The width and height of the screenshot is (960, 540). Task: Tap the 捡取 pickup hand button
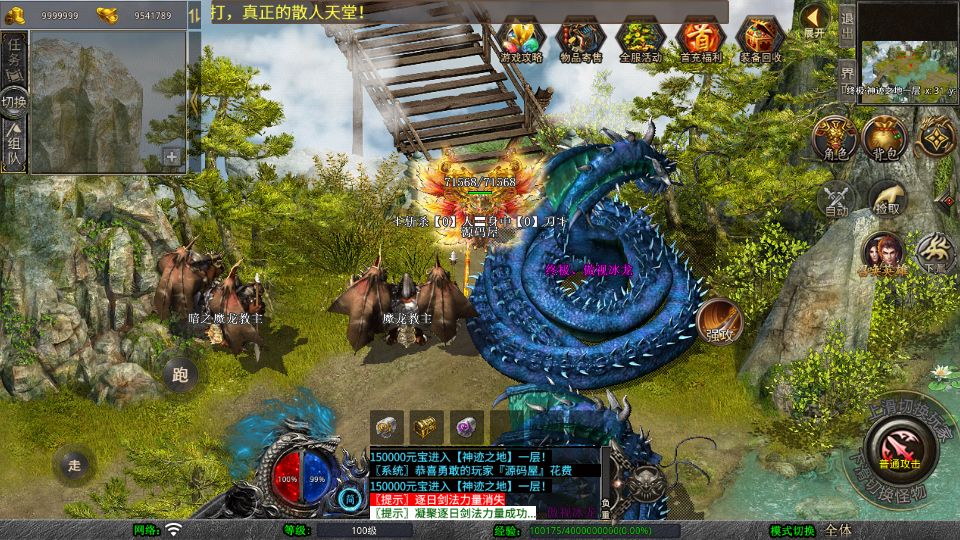pos(886,199)
